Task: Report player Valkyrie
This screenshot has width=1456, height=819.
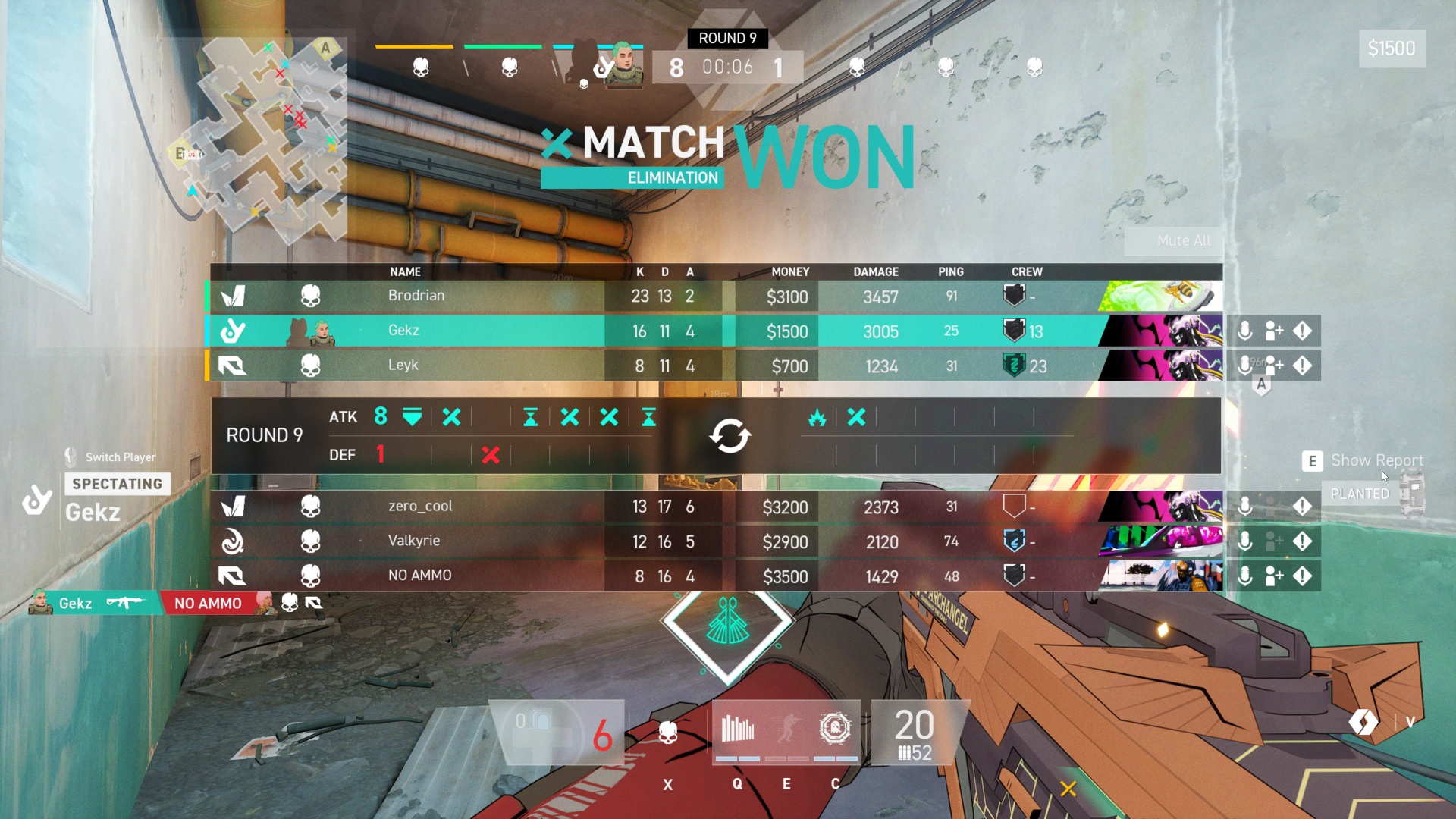Action: [1302, 541]
